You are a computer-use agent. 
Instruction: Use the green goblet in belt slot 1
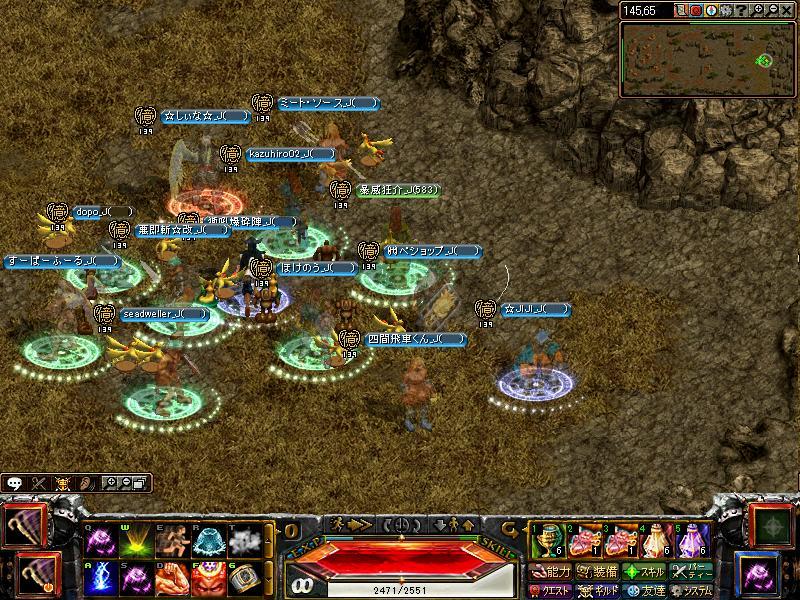pos(543,542)
